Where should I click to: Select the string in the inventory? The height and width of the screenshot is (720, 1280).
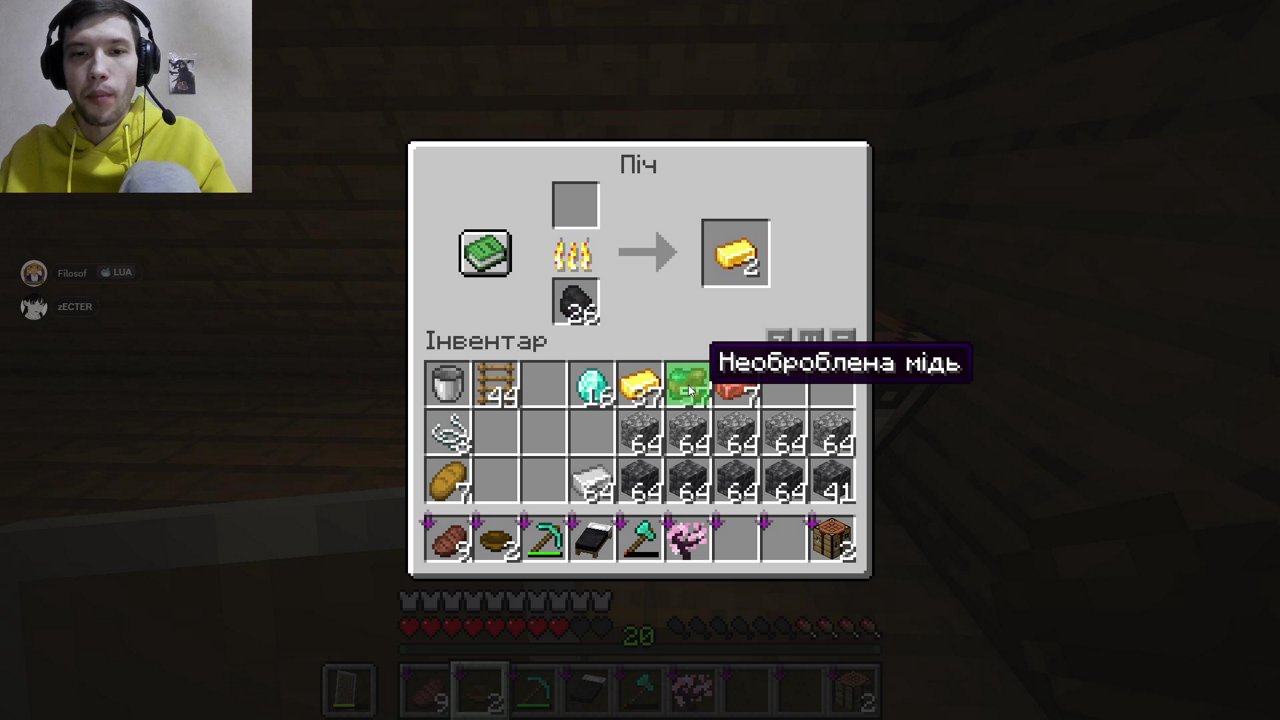point(447,433)
